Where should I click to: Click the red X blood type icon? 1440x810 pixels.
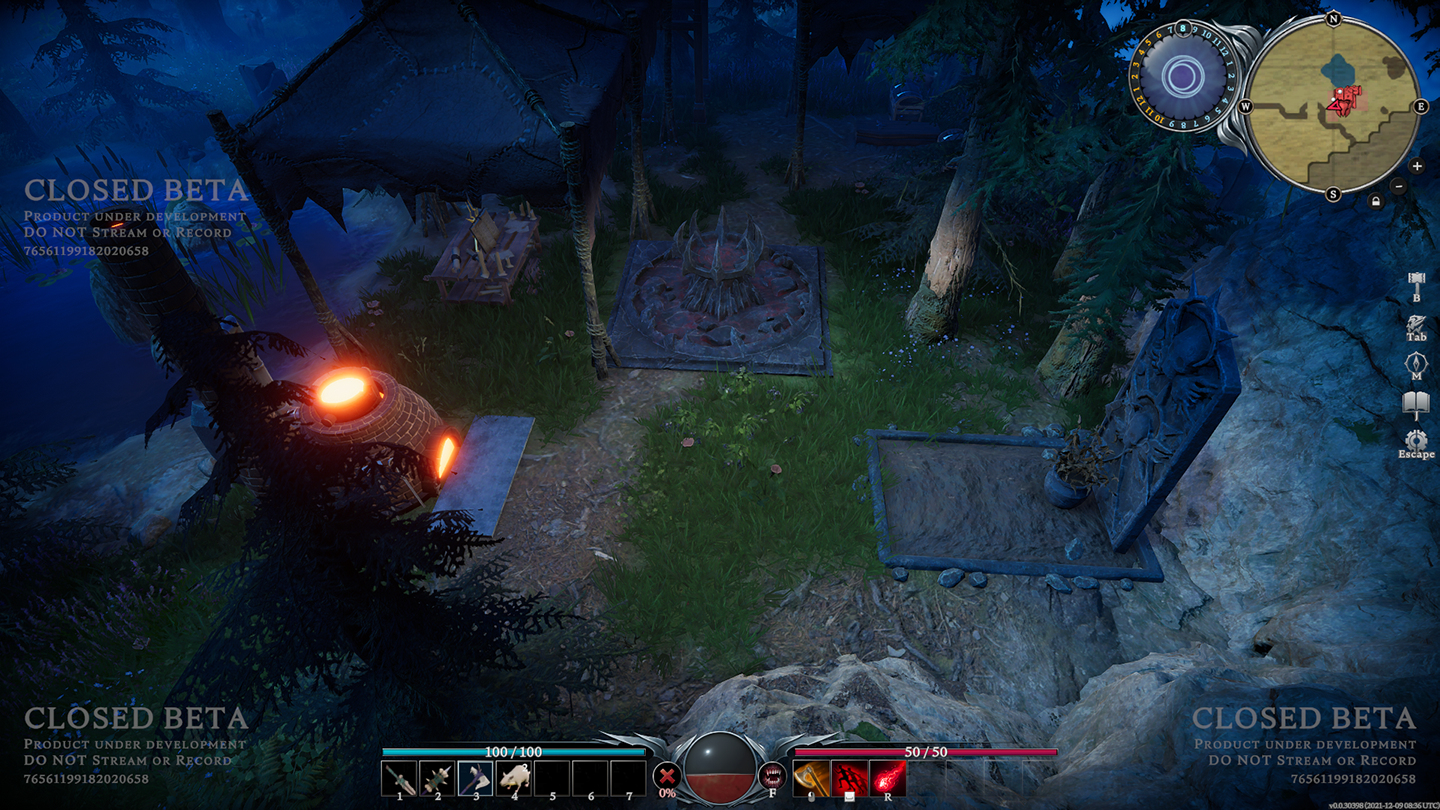click(667, 776)
